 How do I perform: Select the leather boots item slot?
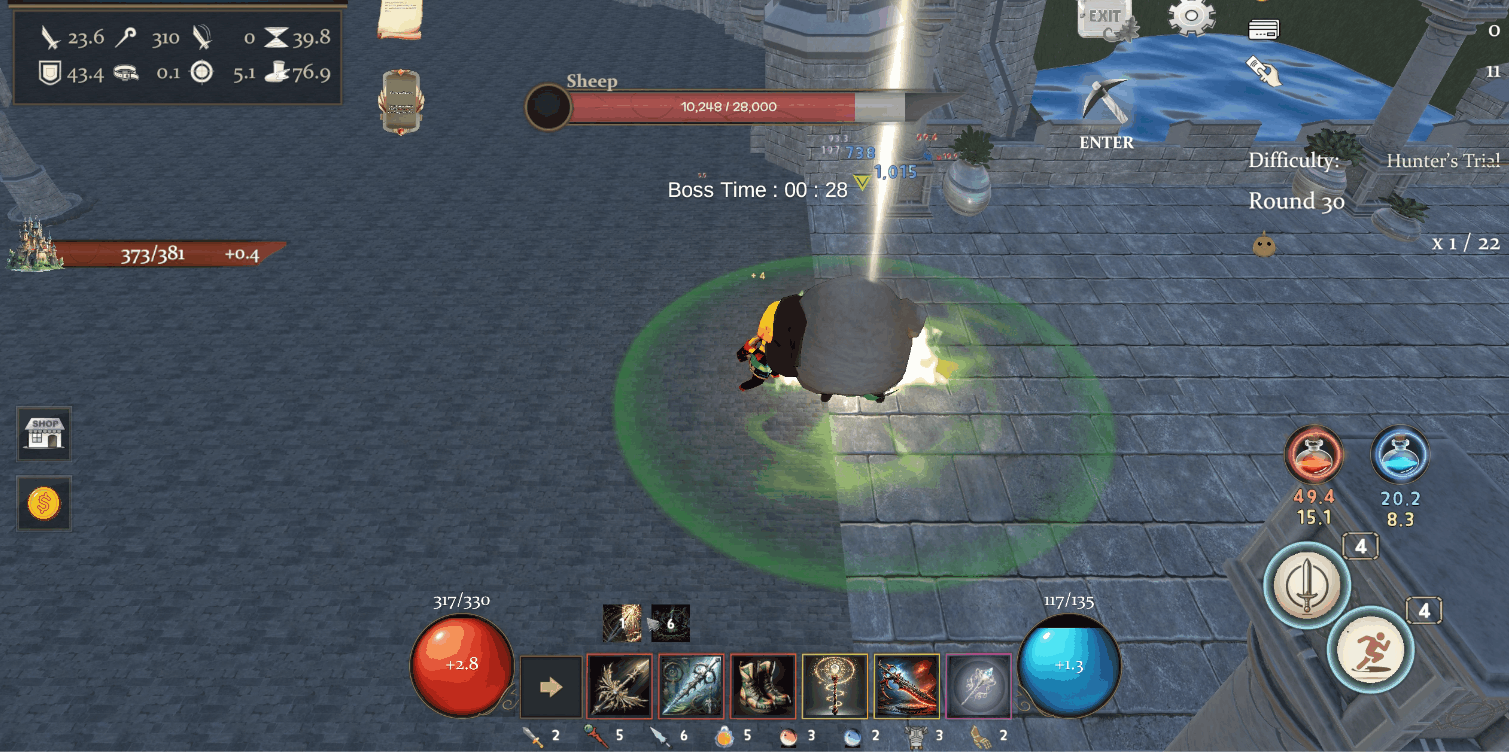pyautogui.click(x=763, y=687)
